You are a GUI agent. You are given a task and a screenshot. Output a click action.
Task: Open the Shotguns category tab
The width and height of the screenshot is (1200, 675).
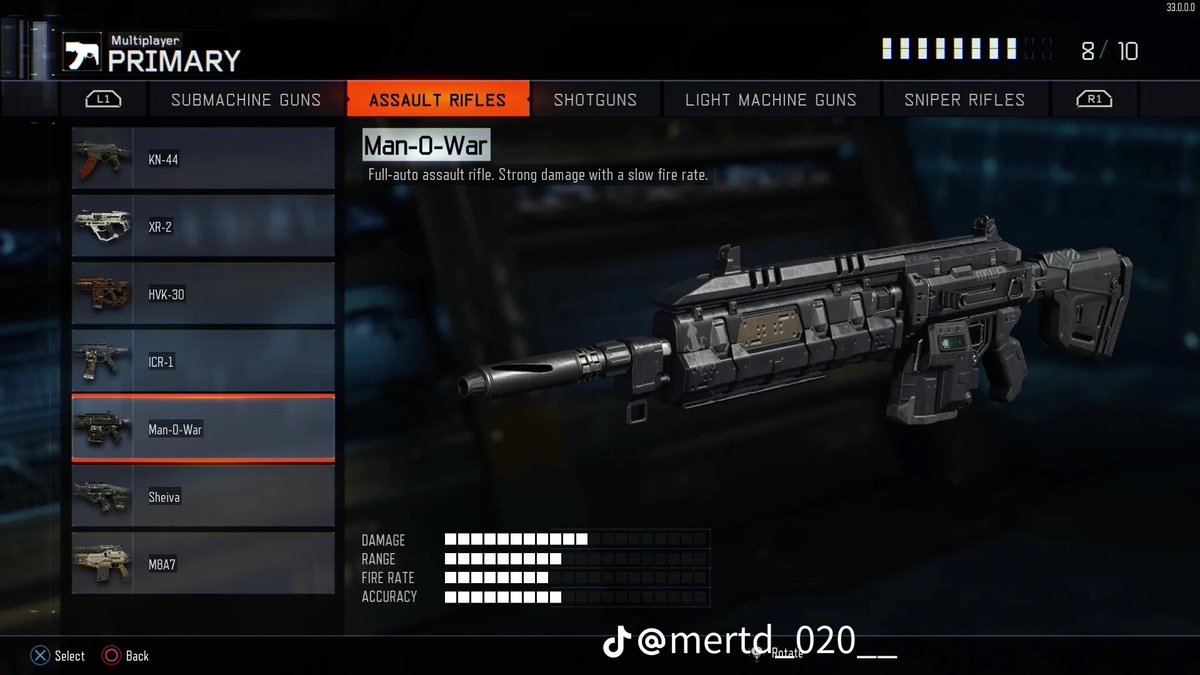(x=595, y=100)
